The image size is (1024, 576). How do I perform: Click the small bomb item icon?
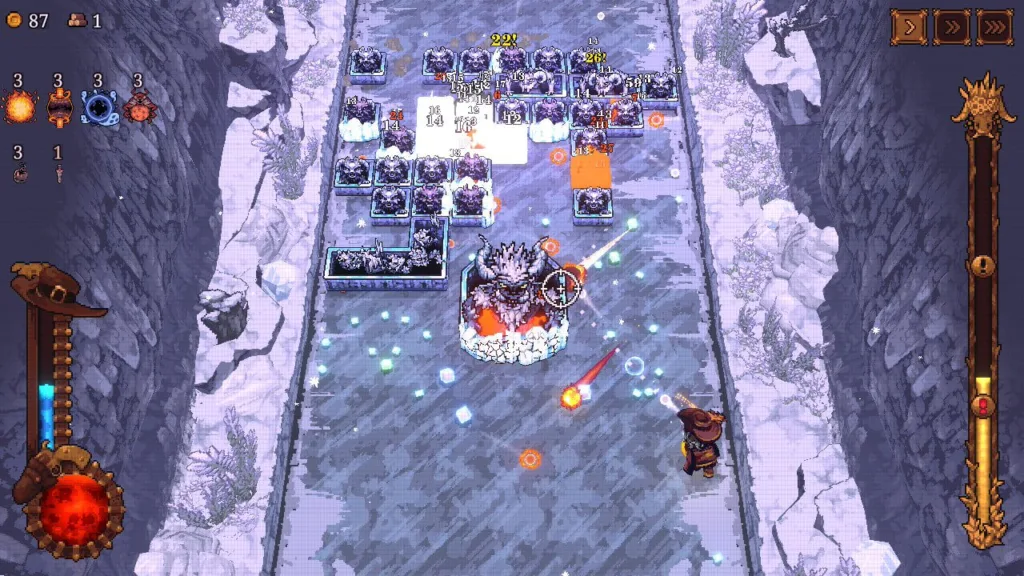(x=20, y=173)
